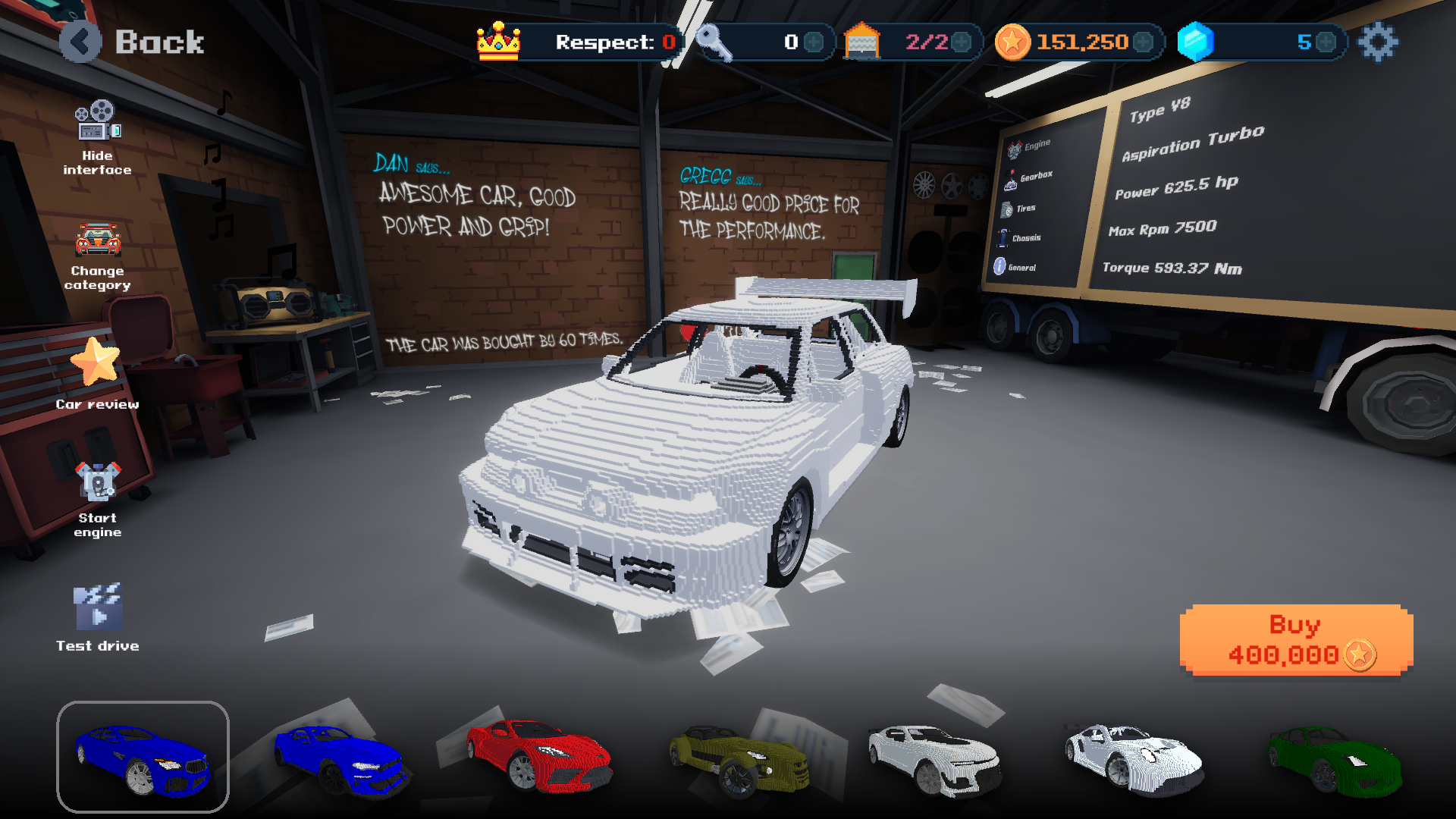This screenshot has height=819, width=1456.
Task: Switch to the garage slots 2/2 panel
Action: (x=910, y=42)
